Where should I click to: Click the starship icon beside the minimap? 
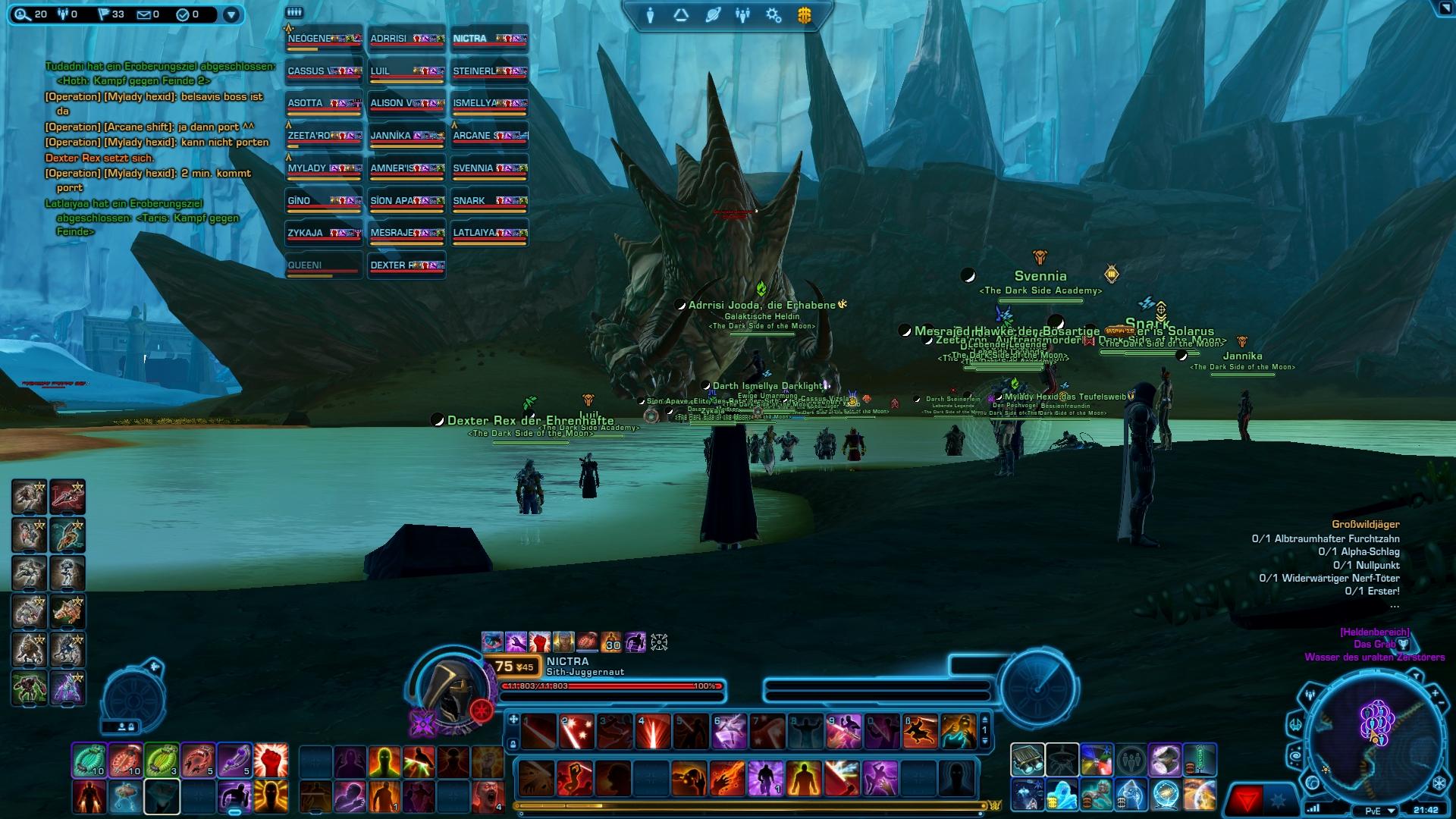pos(1296,725)
